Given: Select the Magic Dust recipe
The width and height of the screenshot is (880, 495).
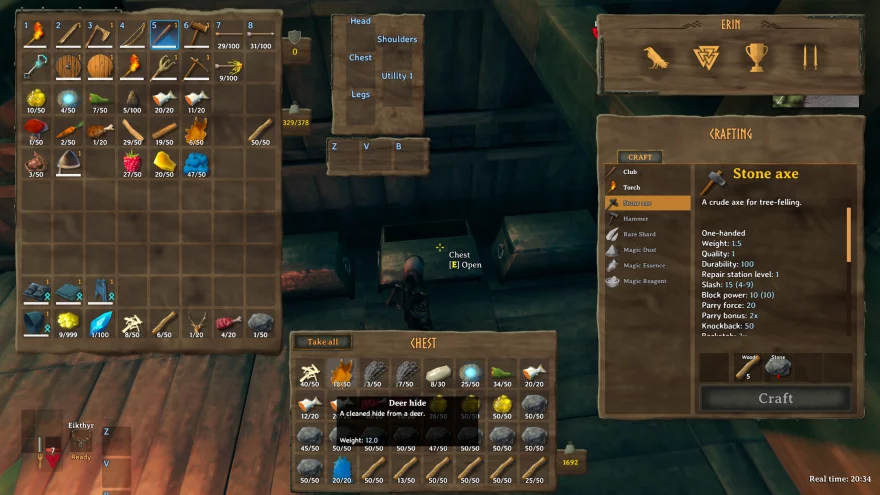Looking at the screenshot, I should click(640, 250).
